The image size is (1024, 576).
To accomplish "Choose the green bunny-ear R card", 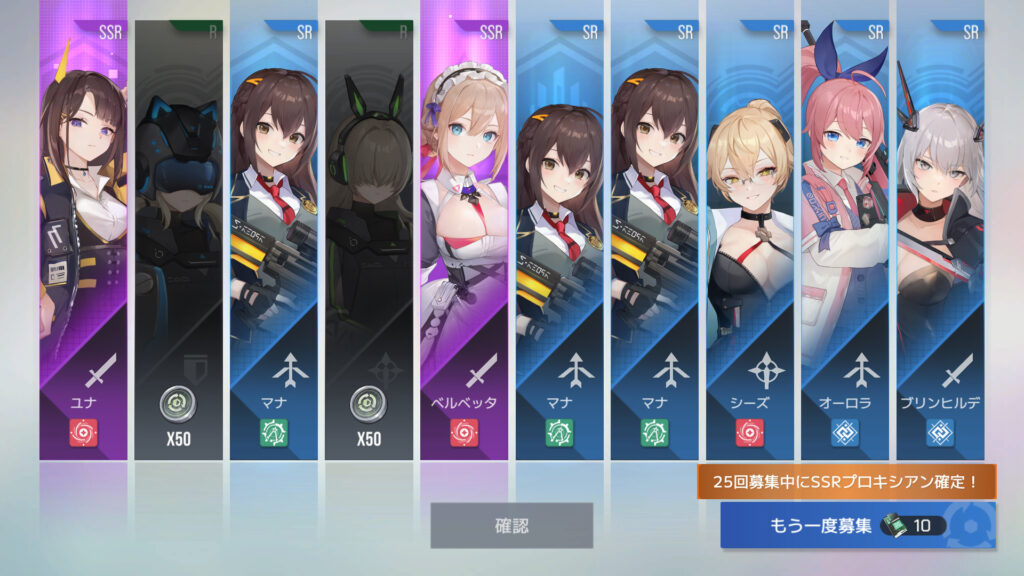I will tap(368, 240).
